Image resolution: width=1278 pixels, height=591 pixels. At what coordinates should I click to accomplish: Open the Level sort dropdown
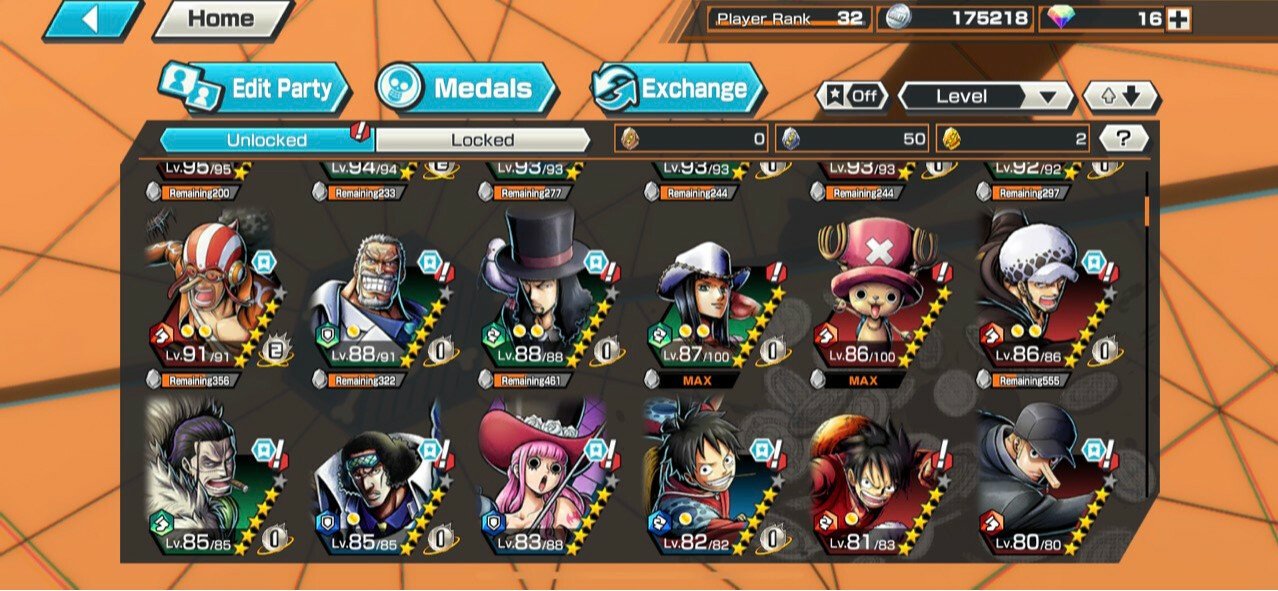pyautogui.click(x=985, y=97)
